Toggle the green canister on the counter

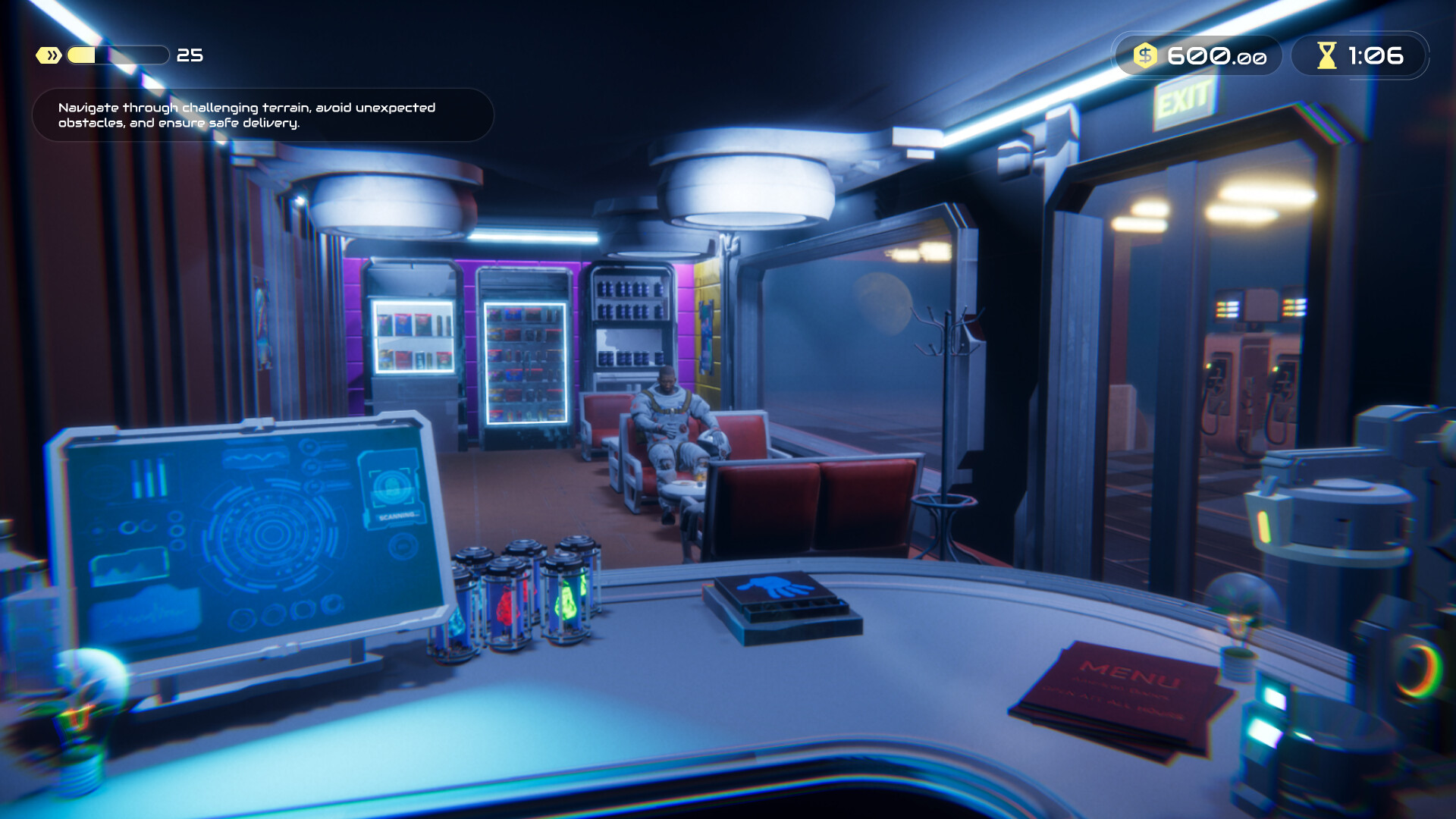click(x=566, y=599)
